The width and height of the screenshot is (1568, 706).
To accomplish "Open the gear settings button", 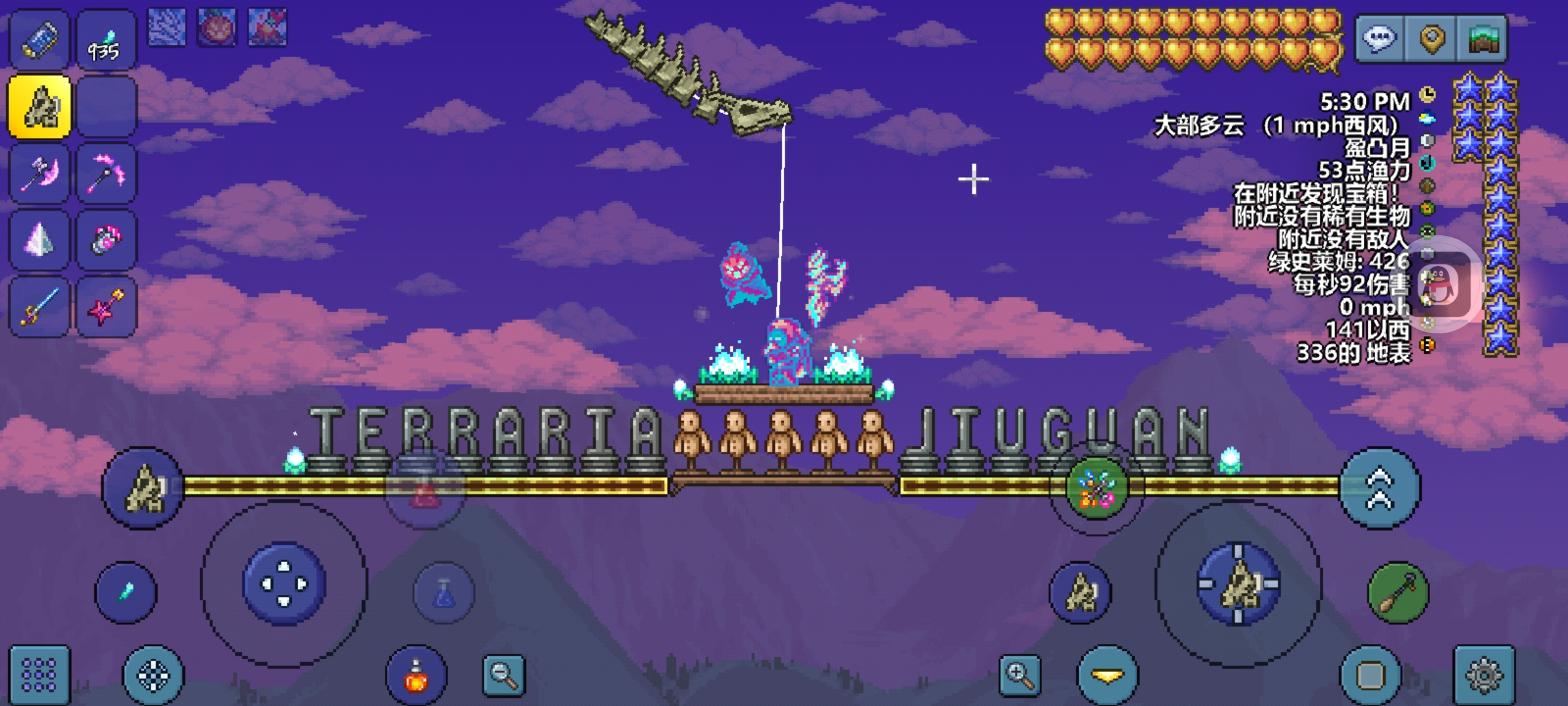I will click(1484, 675).
